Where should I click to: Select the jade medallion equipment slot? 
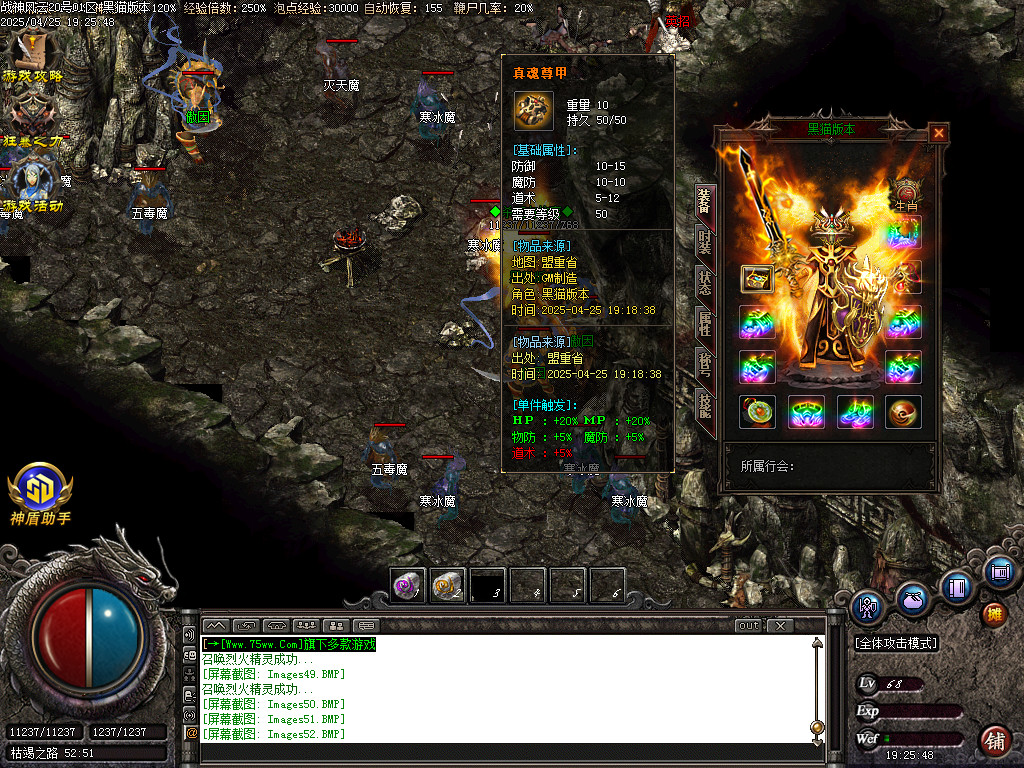tap(757, 412)
